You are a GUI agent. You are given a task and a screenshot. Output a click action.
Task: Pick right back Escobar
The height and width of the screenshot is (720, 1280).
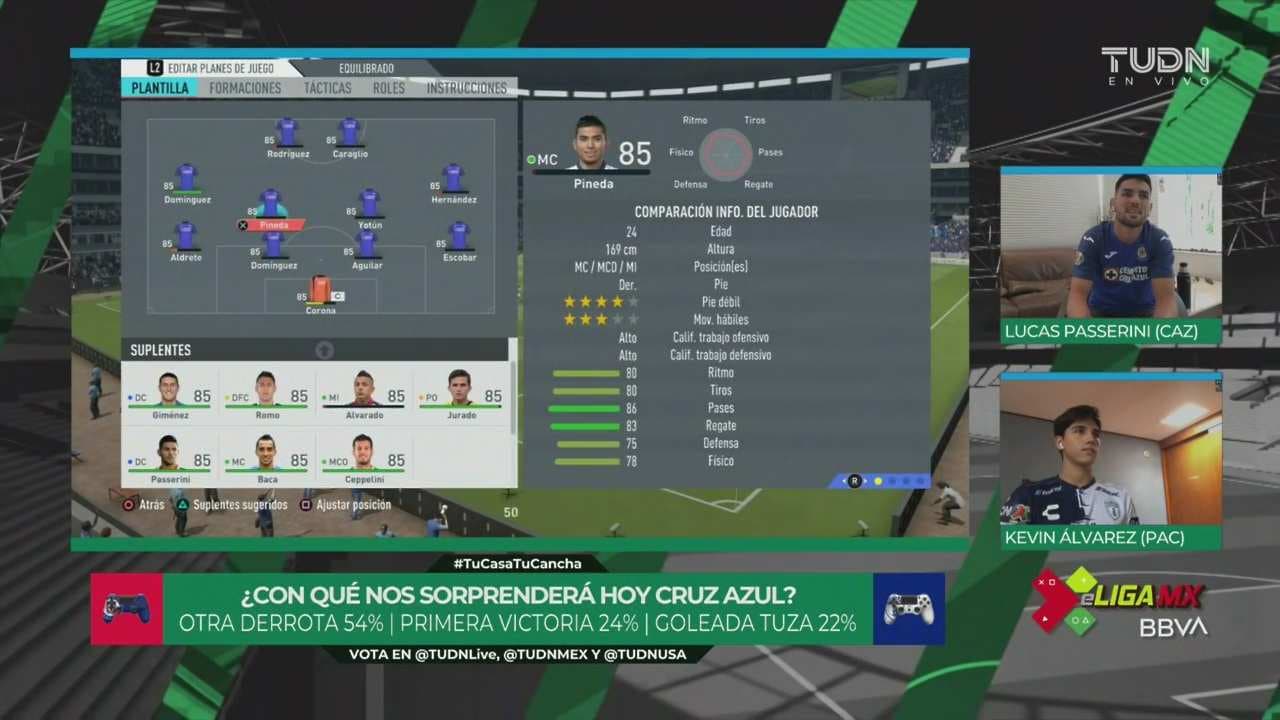point(459,237)
